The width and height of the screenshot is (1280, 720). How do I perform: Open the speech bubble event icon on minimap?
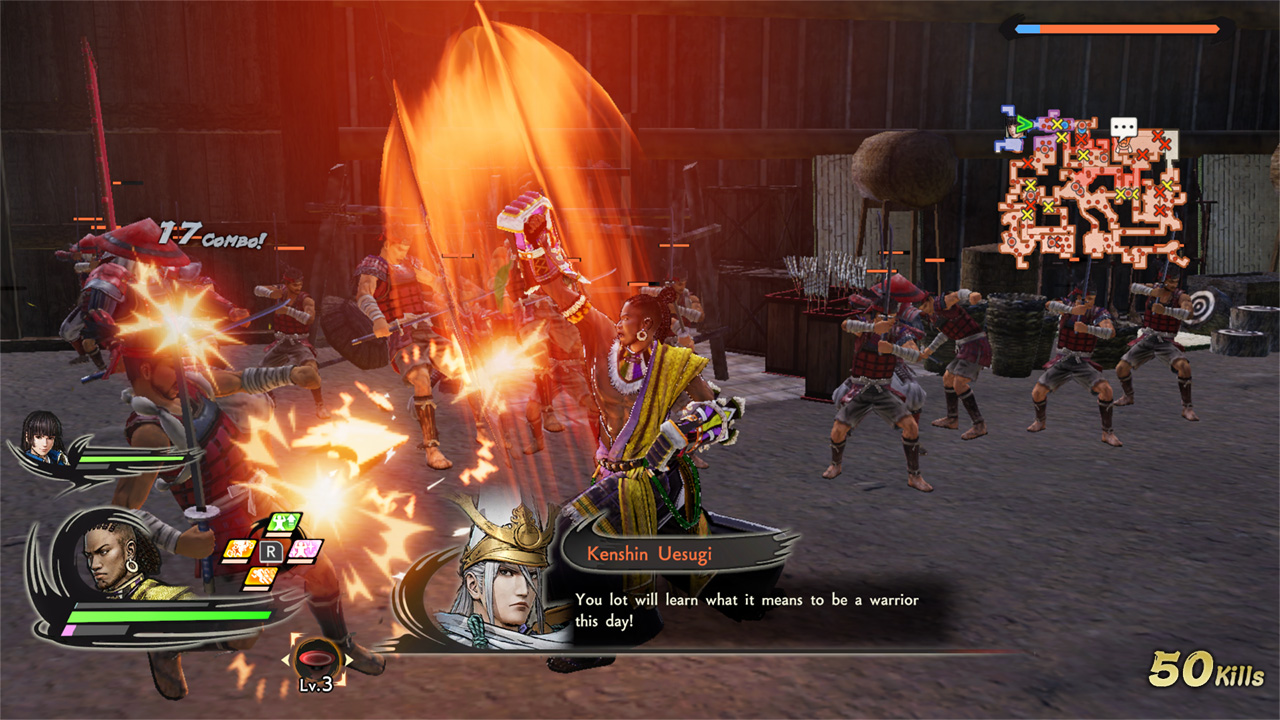(x=1123, y=127)
